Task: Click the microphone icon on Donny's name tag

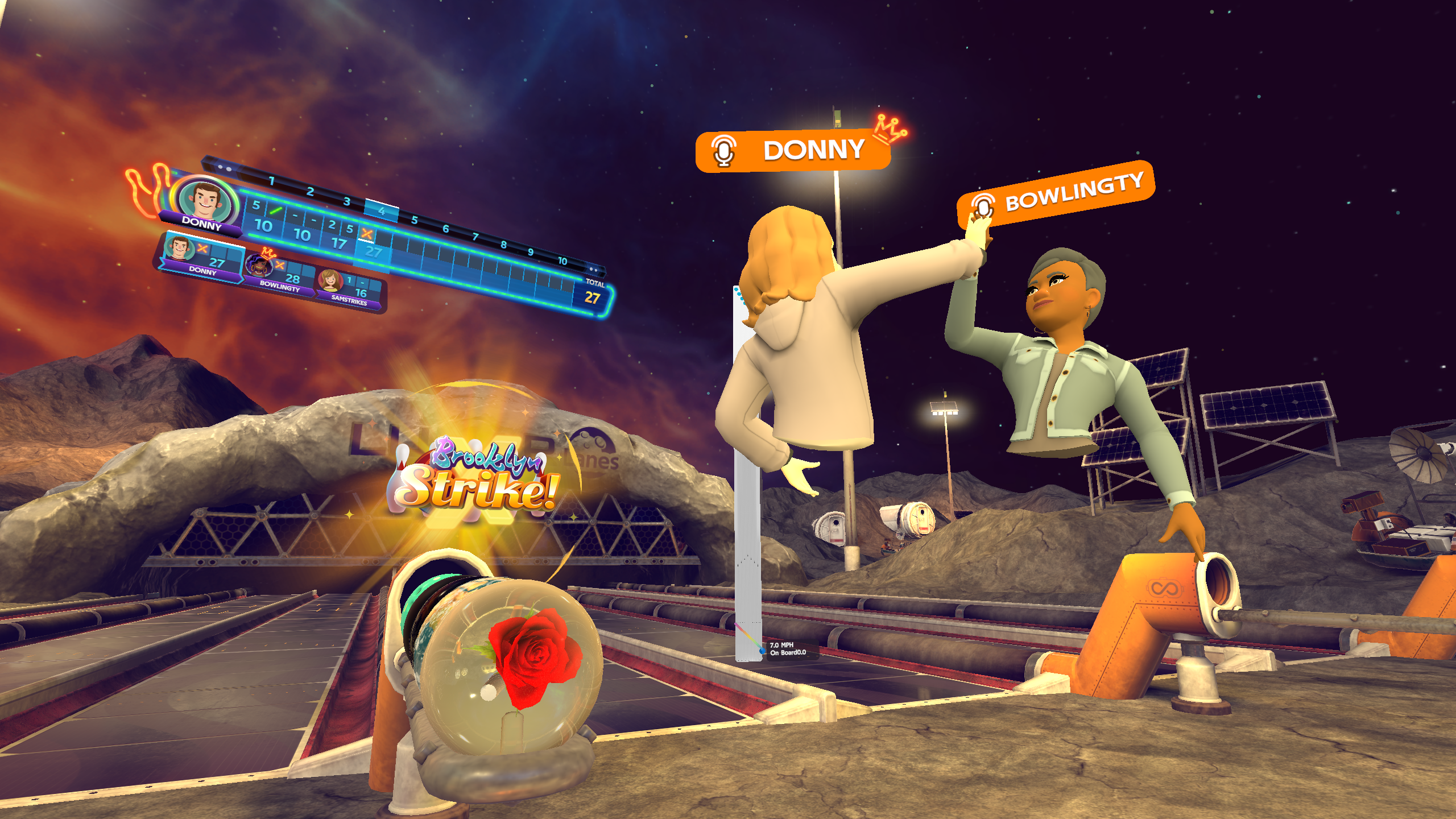Action: point(722,150)
